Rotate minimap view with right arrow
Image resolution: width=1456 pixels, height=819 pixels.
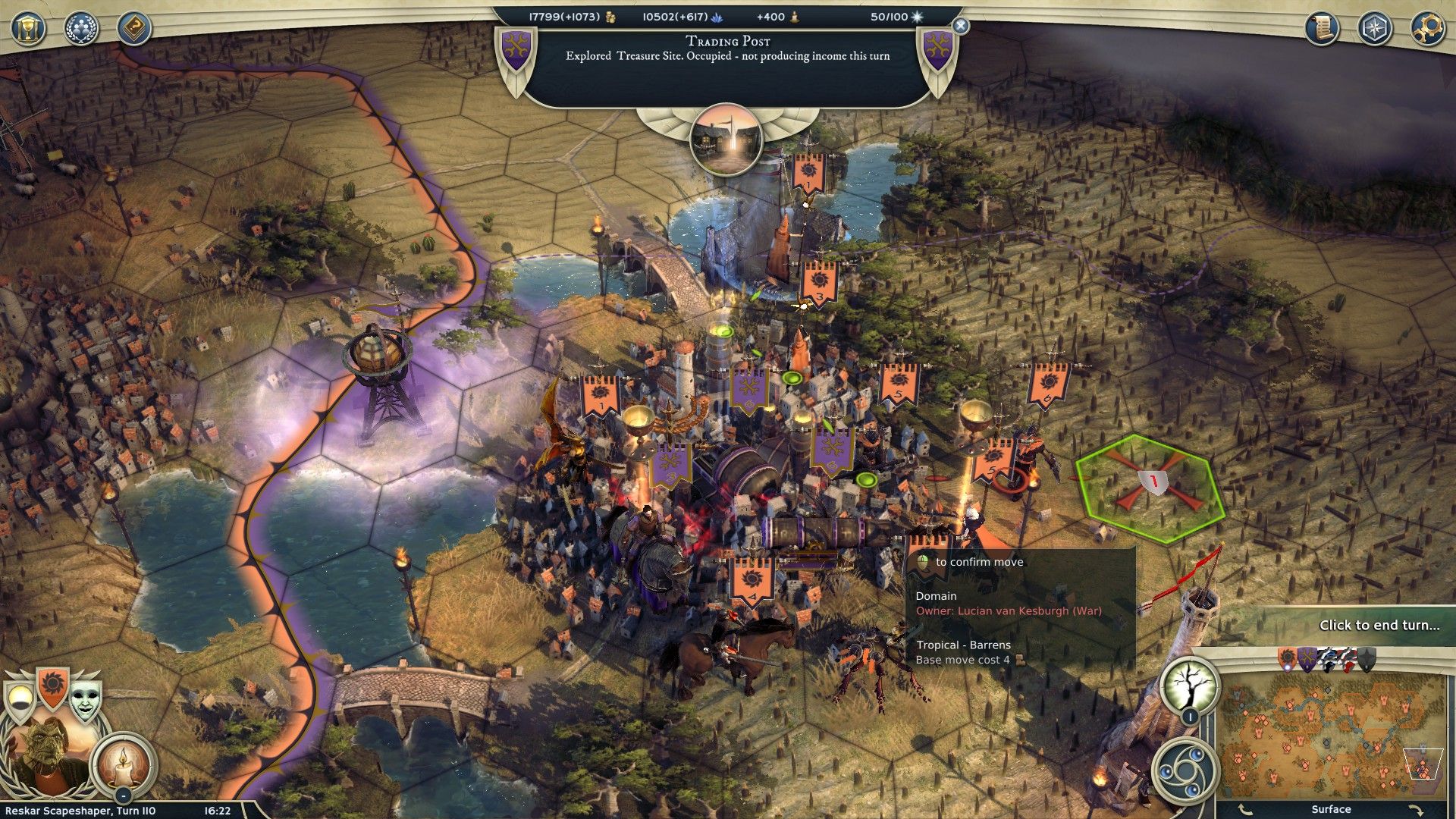(x=1415, y=810)
